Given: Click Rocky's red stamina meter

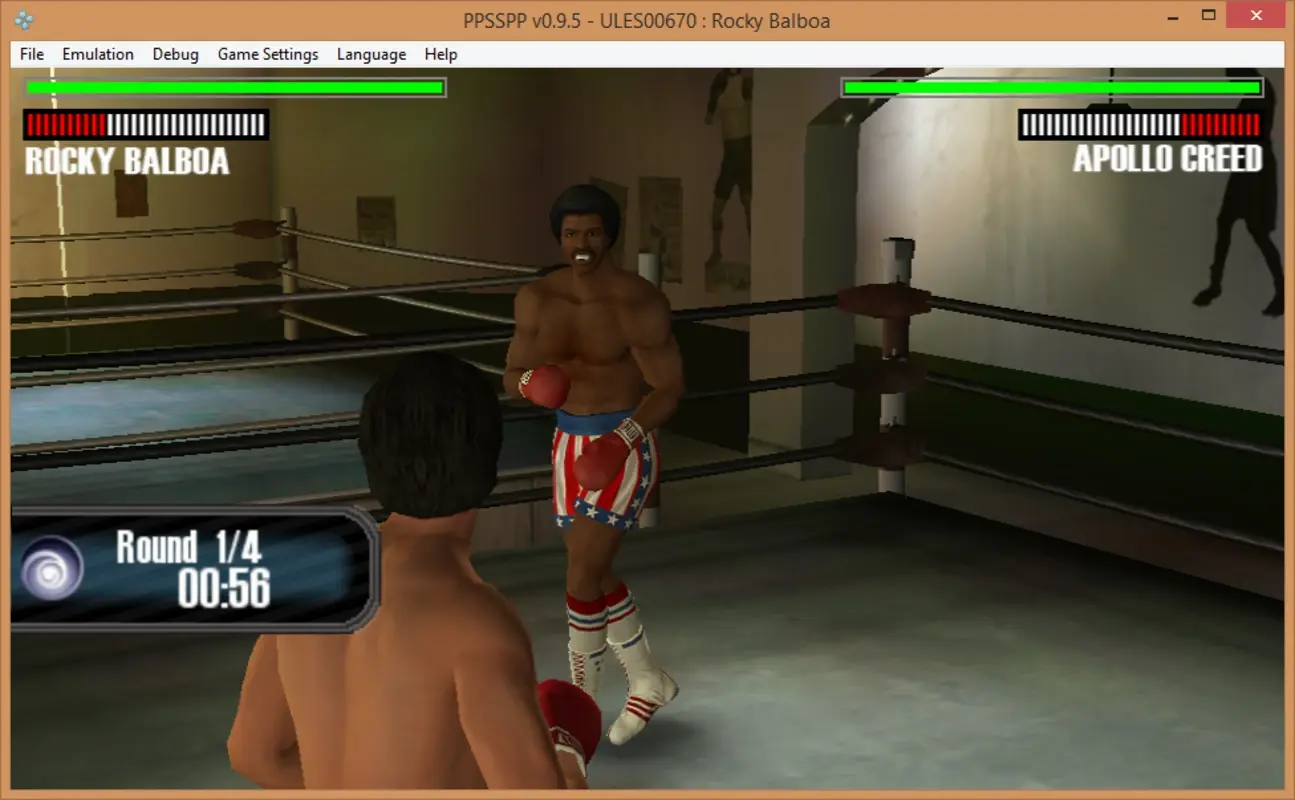Looking at the screenshot, I should tap(145, 125).
